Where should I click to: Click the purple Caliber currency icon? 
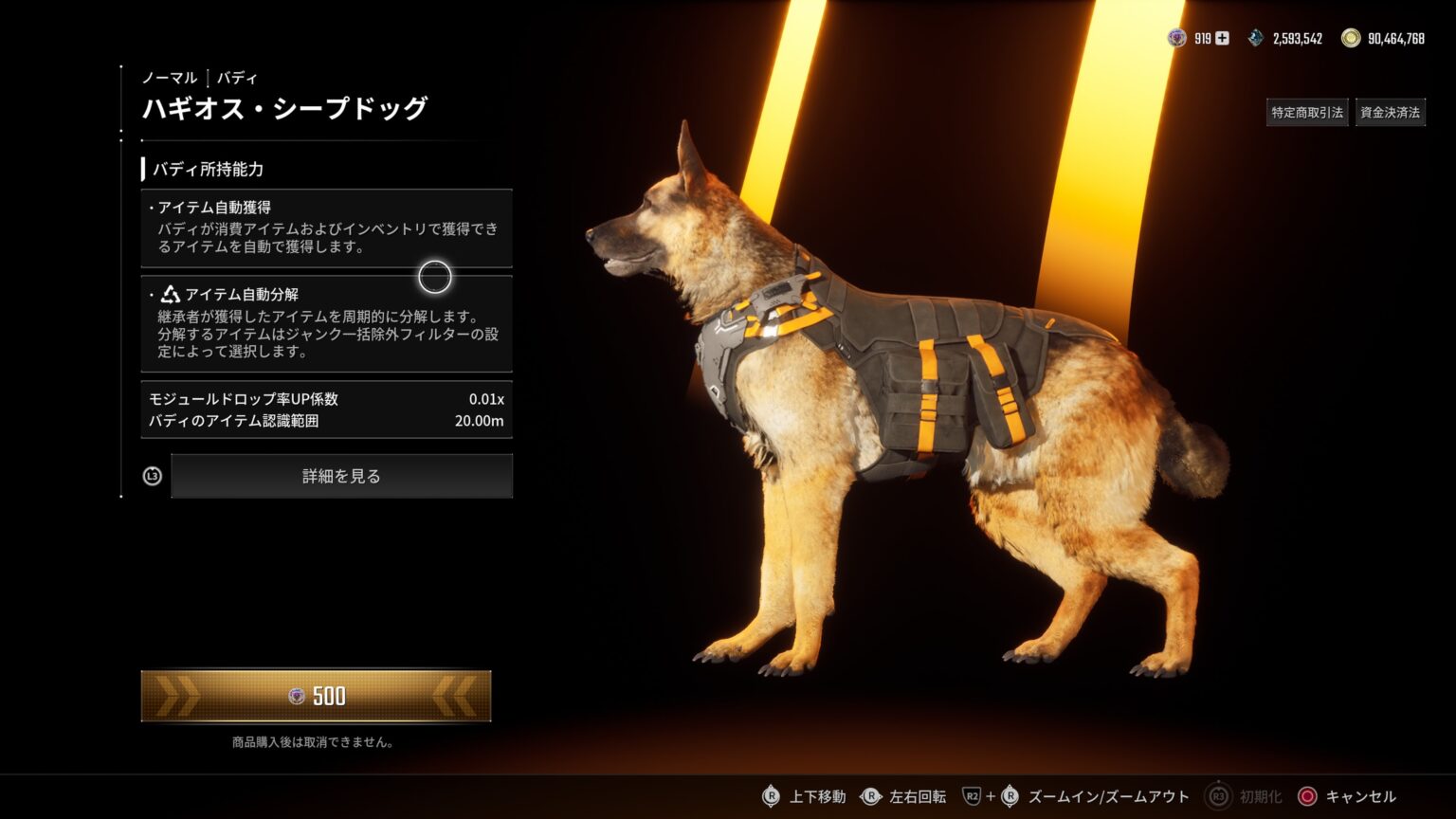pos(1174,38)
